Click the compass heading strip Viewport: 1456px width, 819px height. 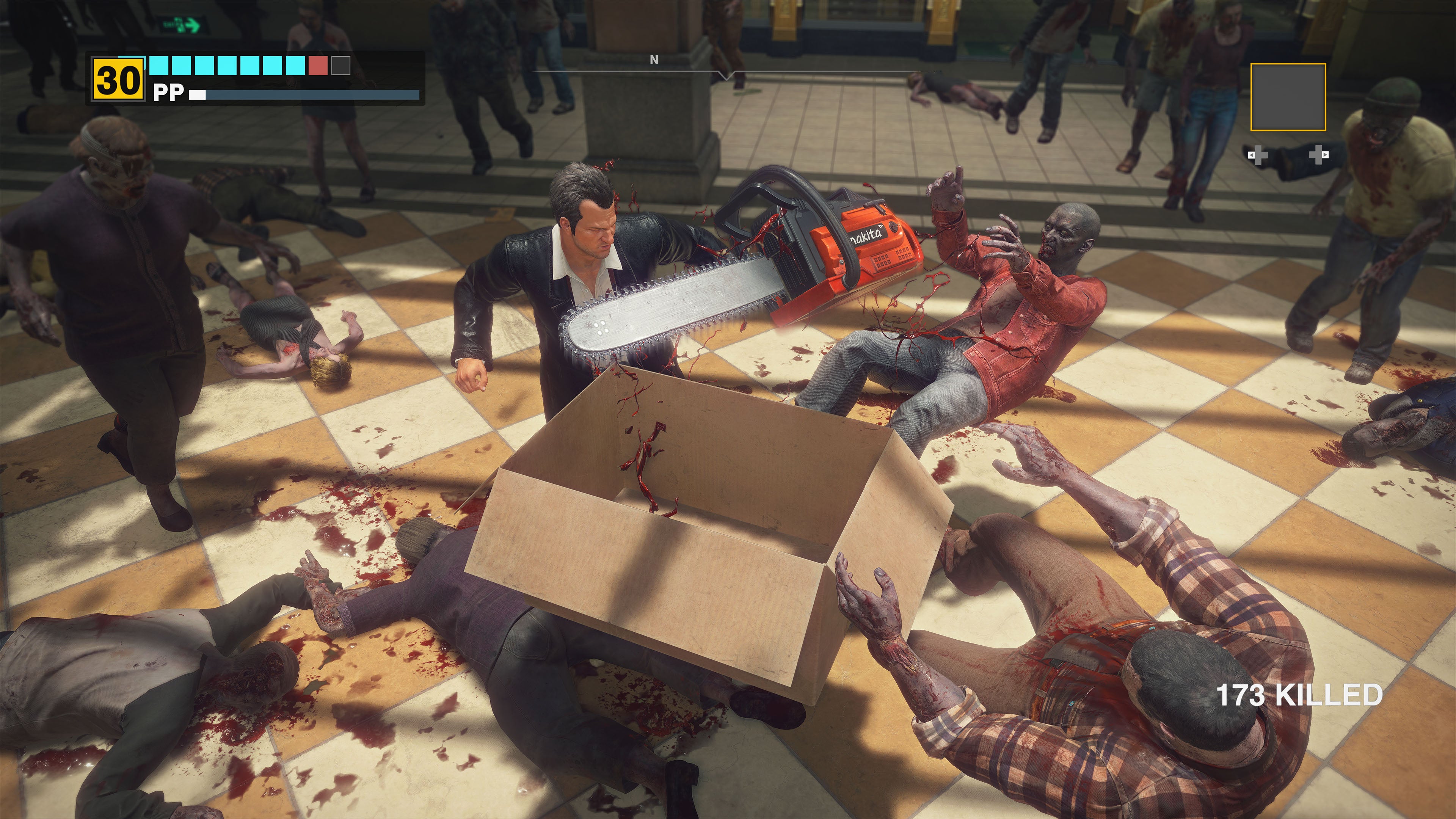point(726,71)
